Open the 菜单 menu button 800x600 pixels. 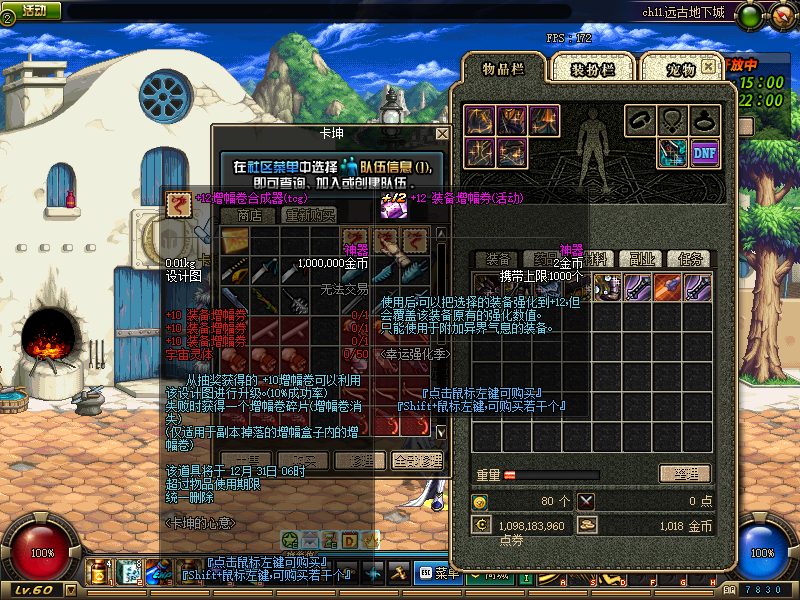coord(438,573)
